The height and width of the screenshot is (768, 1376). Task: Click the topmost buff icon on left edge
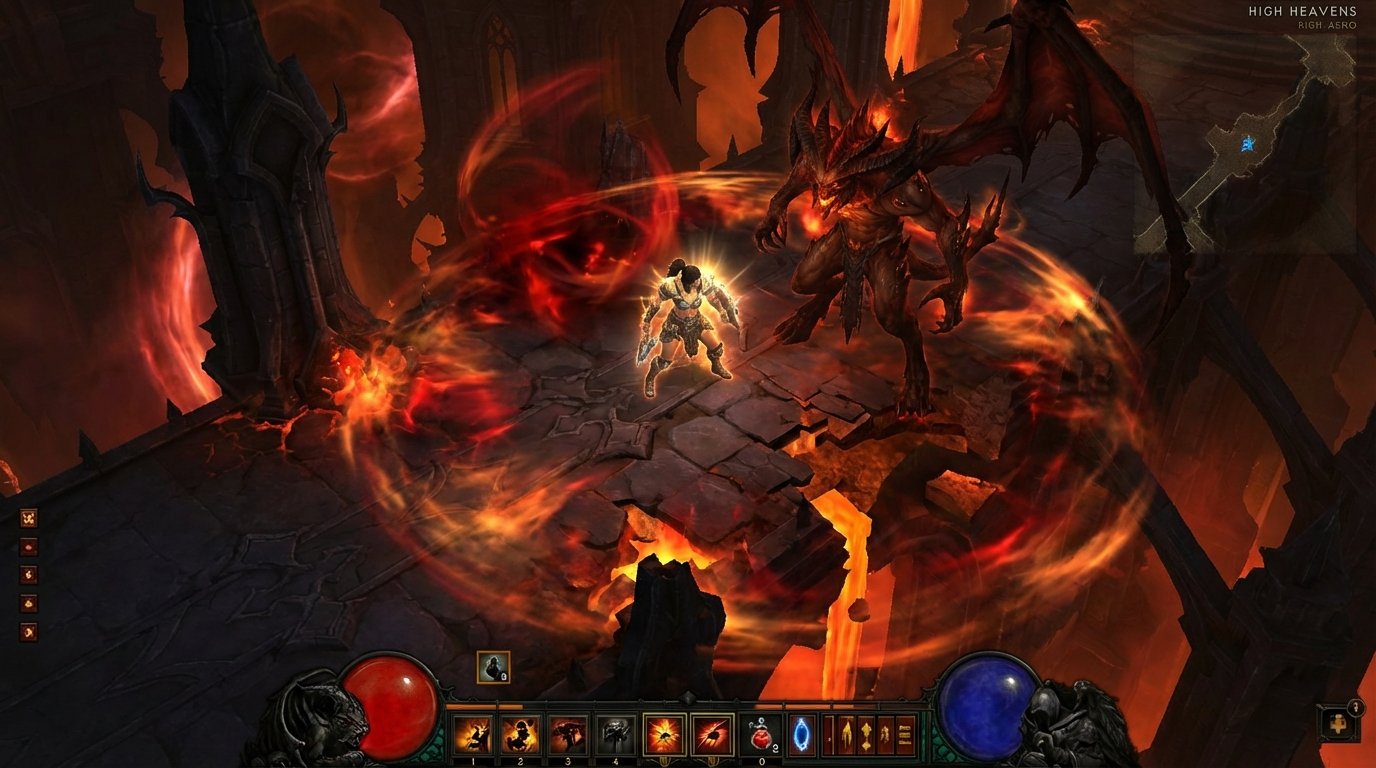point(29,518)
